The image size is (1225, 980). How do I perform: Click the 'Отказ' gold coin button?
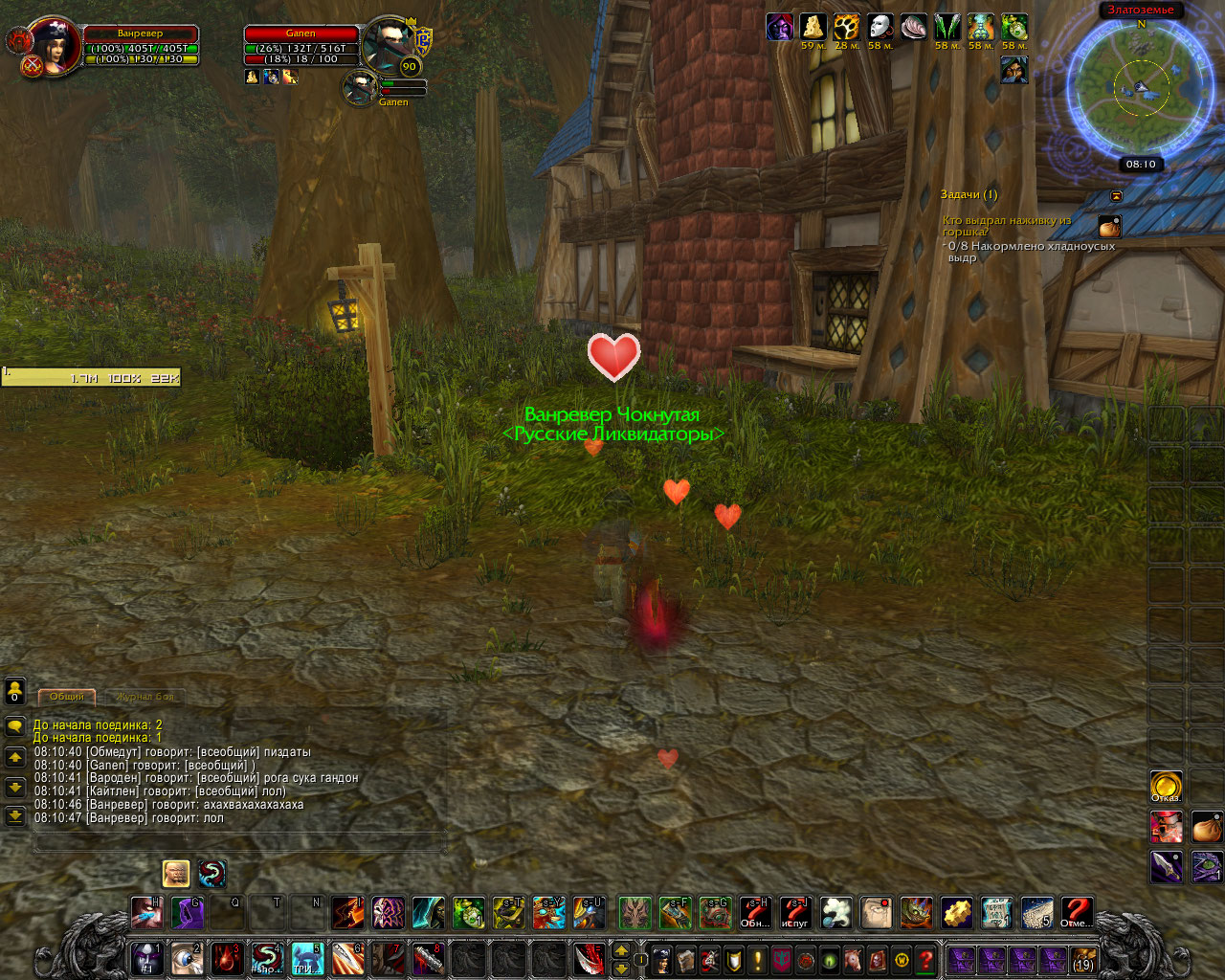pos(1166,787)
